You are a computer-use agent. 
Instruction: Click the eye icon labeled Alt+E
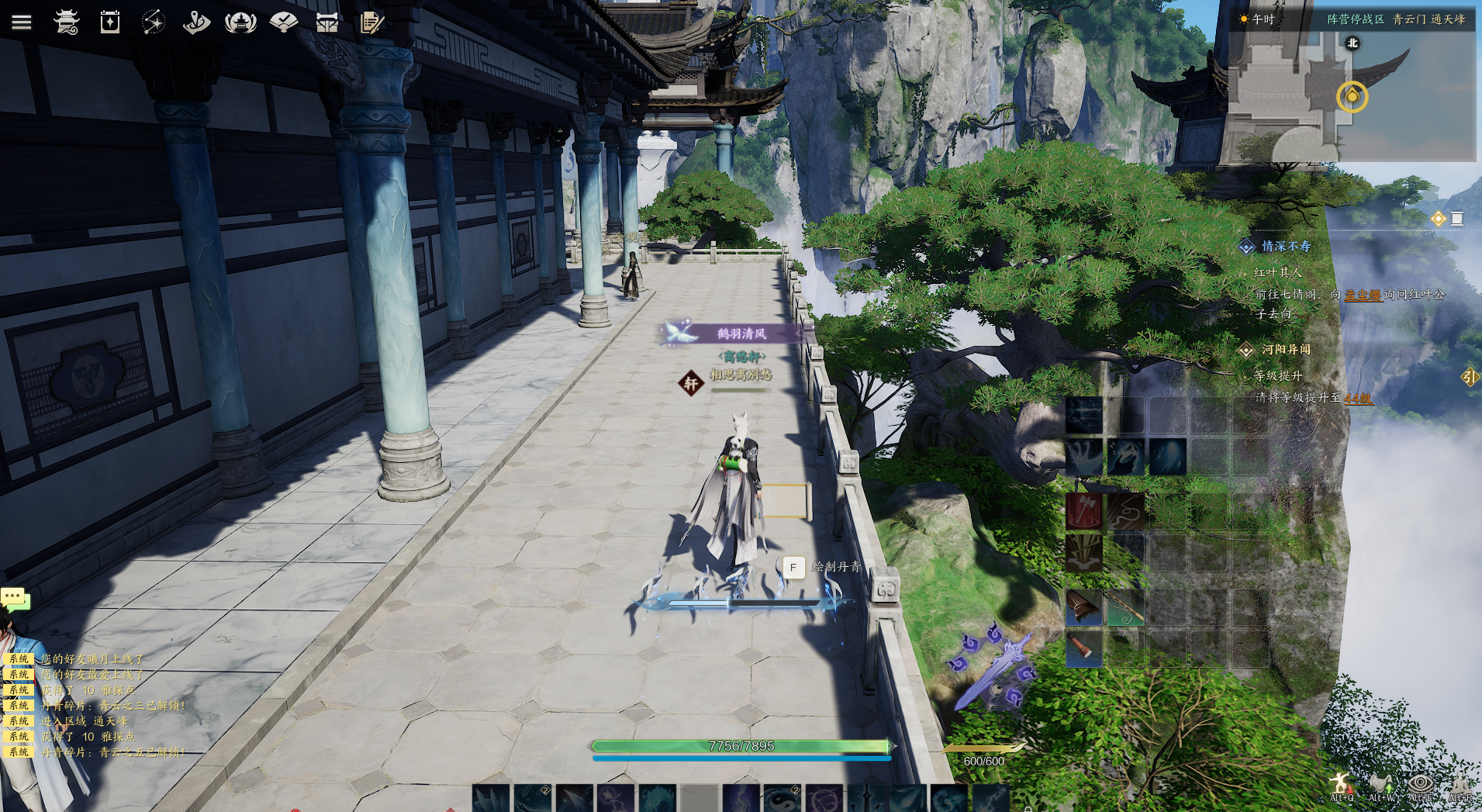tap(1420, 785)
